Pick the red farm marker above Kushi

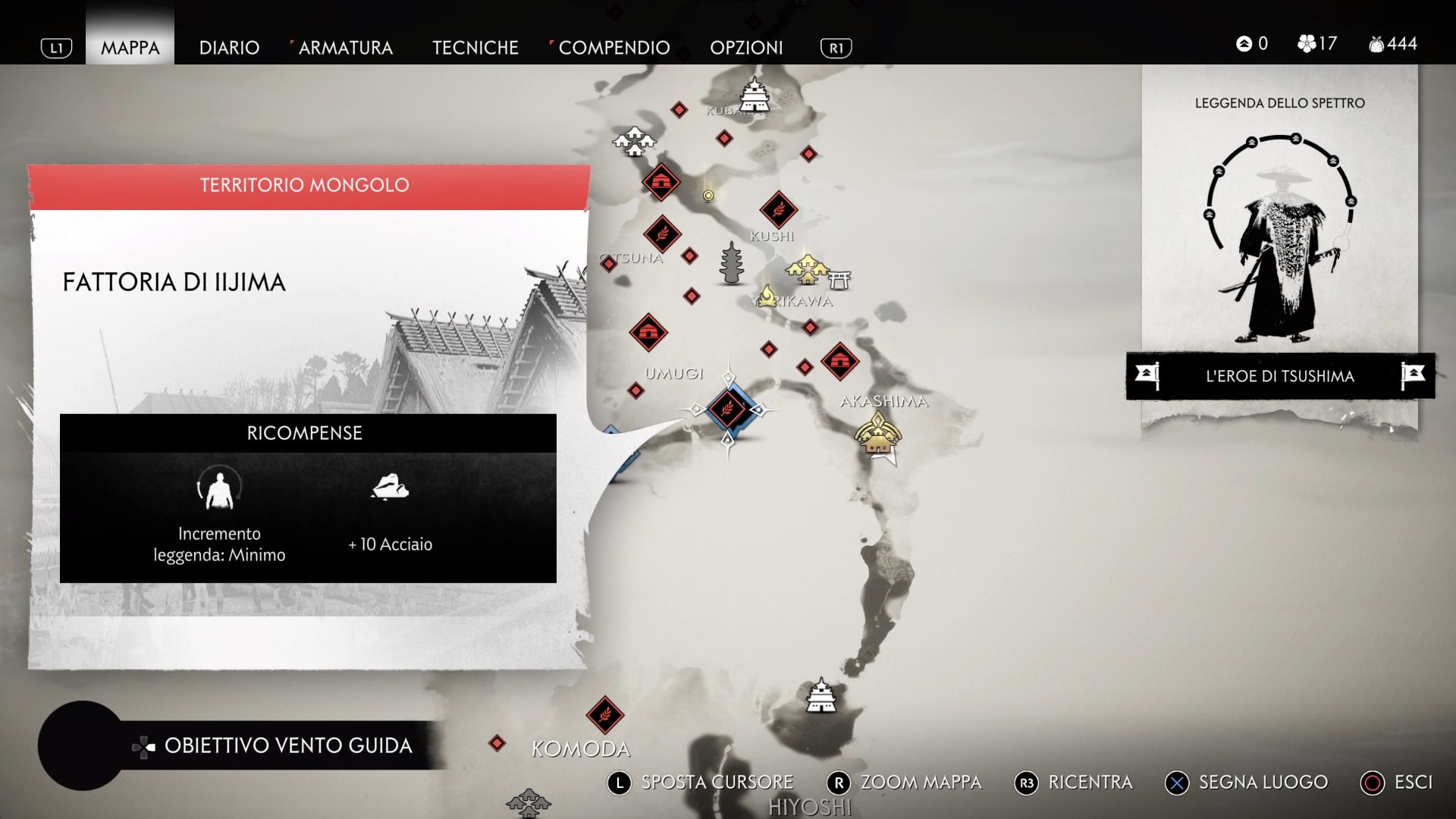pos(778,209)
